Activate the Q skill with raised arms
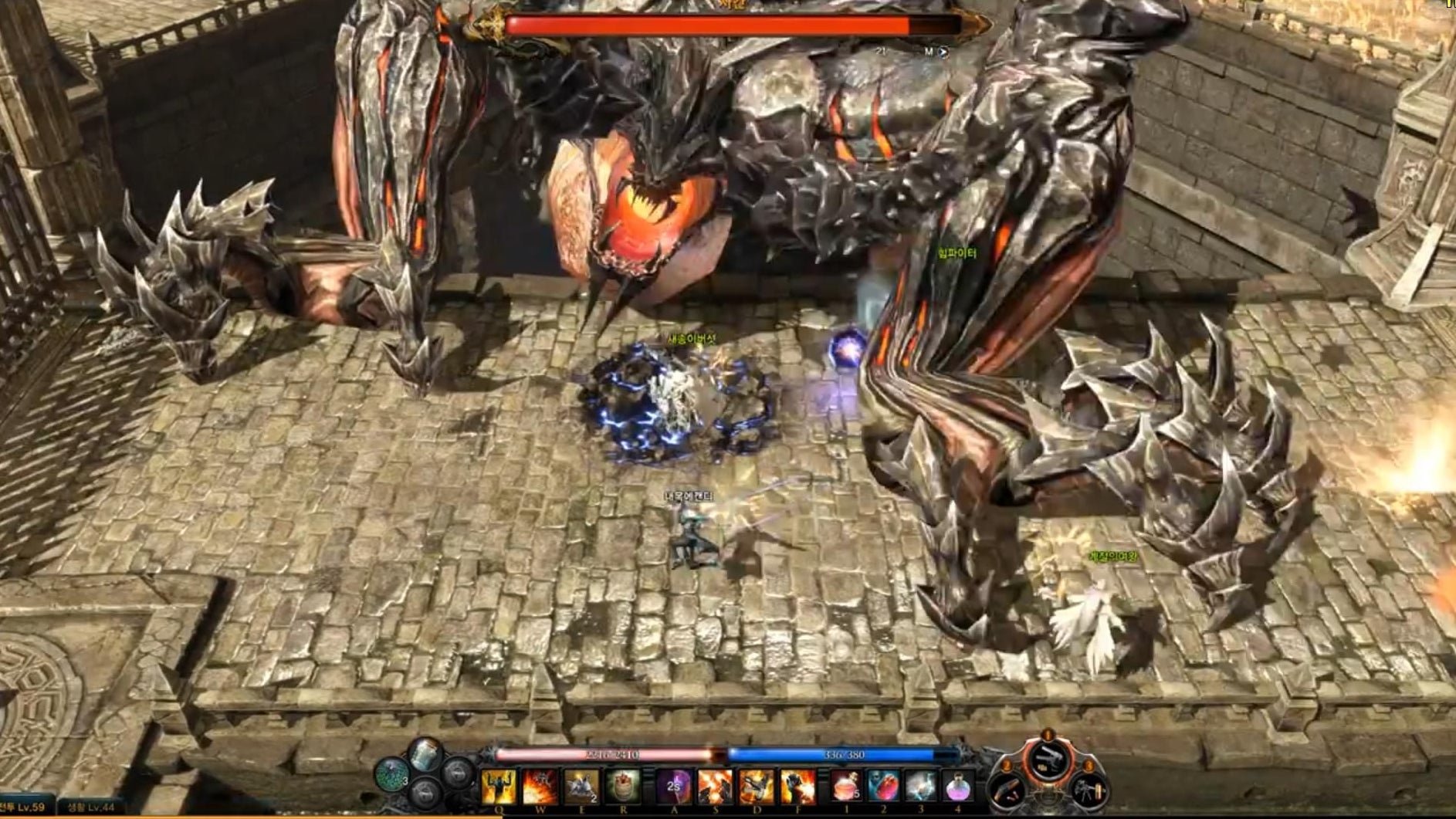The width and height of the screenshot is (1456, 819). coord(499,787)
